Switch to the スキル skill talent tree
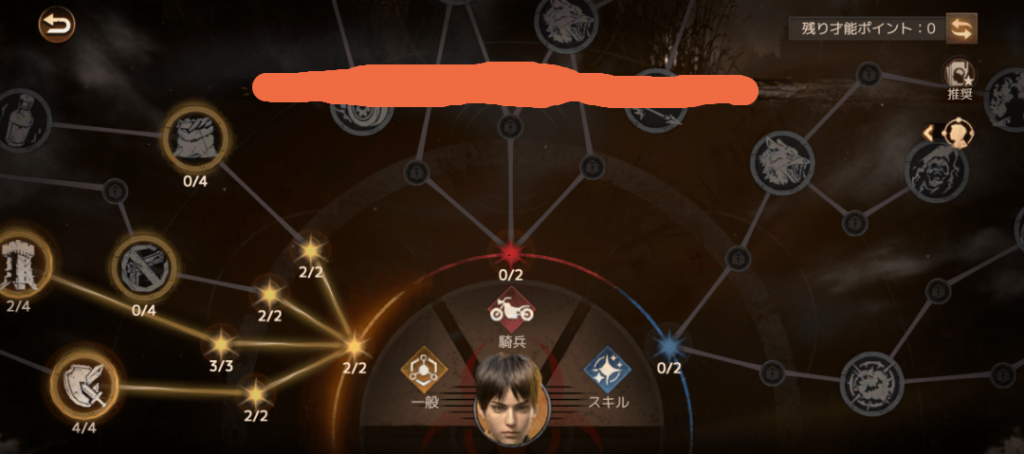 pyautogui.click(x=607, y=369)
